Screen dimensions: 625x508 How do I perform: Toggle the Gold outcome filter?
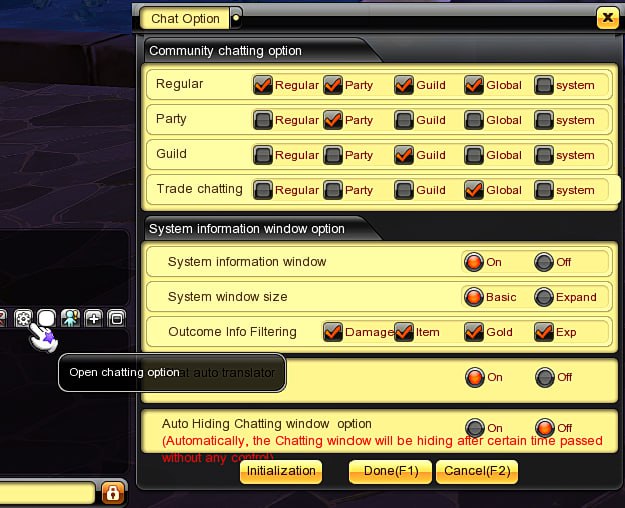coord(474,332)
